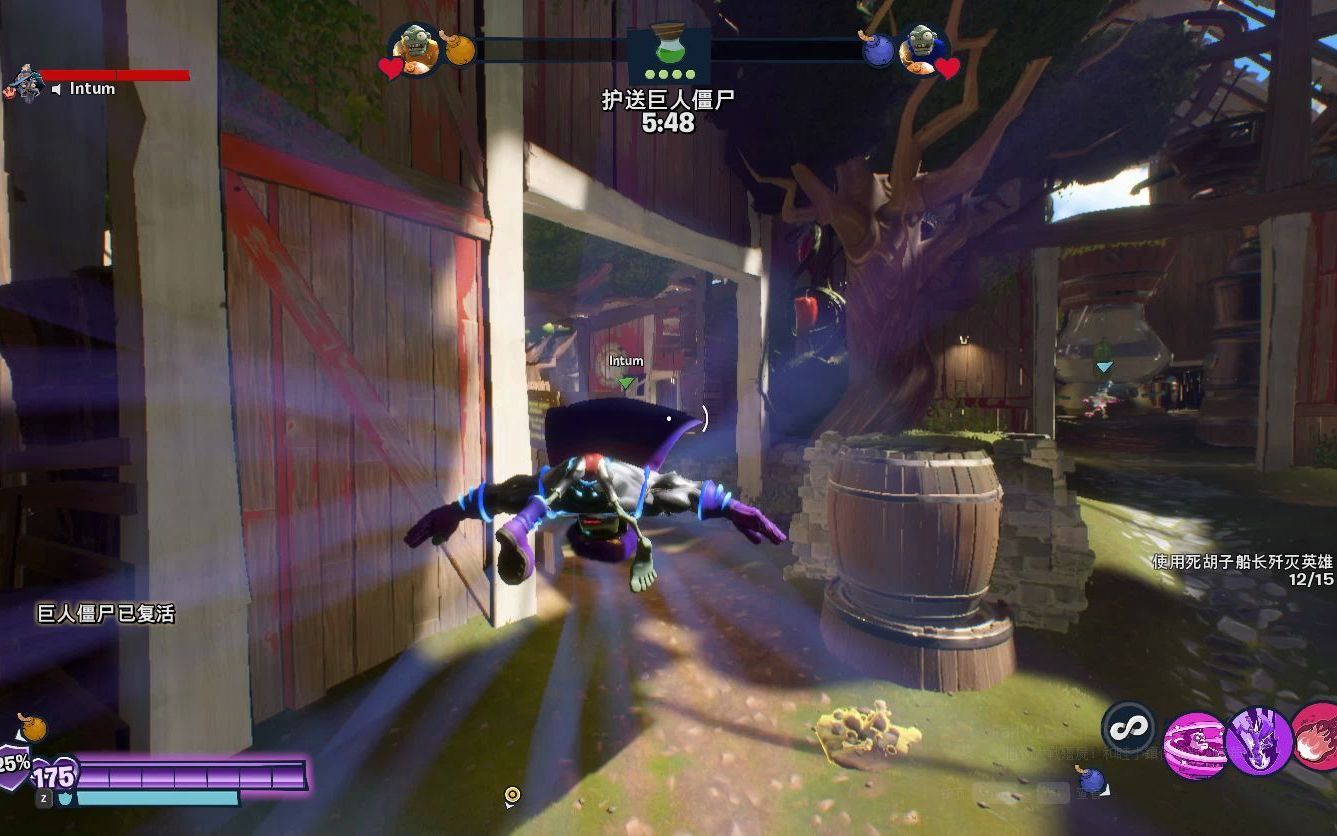
Task: Click the blue bomb on the objective bar
Action: tap(879, 50)
